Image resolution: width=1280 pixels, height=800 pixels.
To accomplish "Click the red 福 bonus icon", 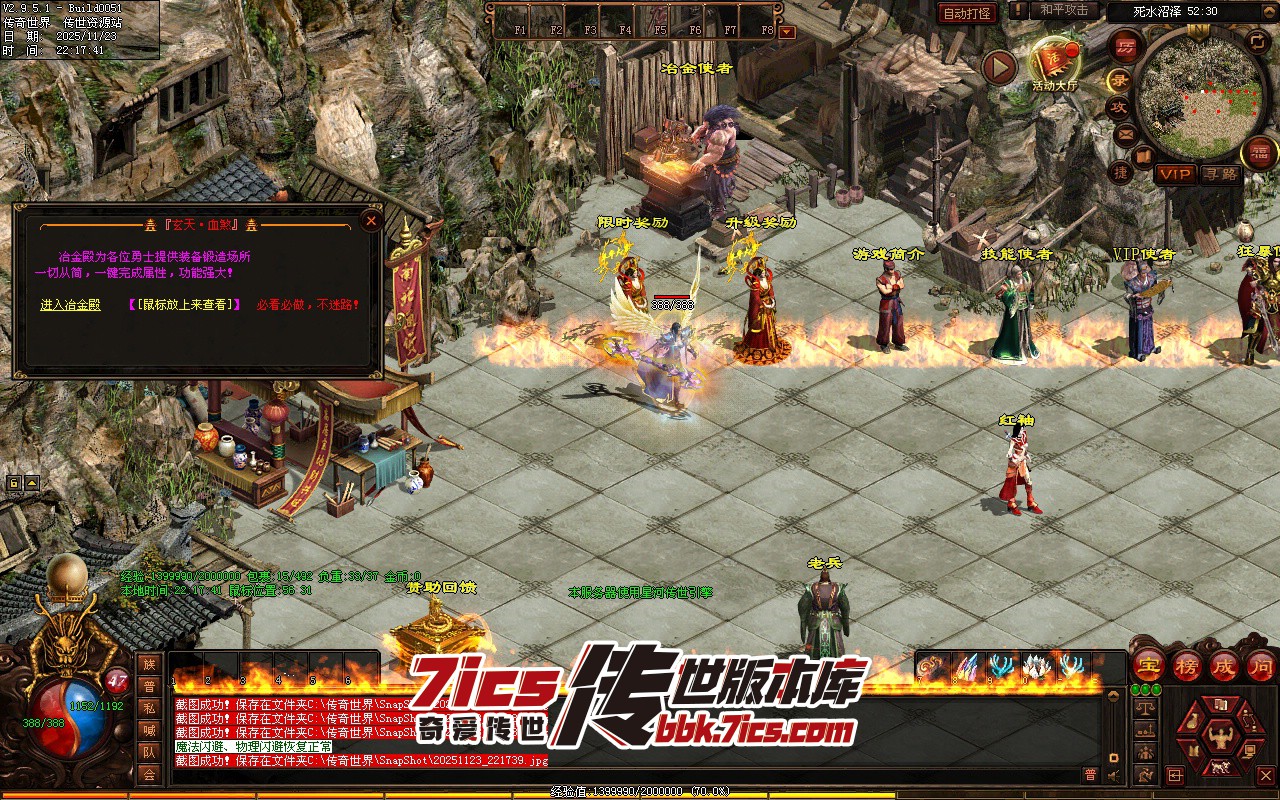I will click(1259, 153).
